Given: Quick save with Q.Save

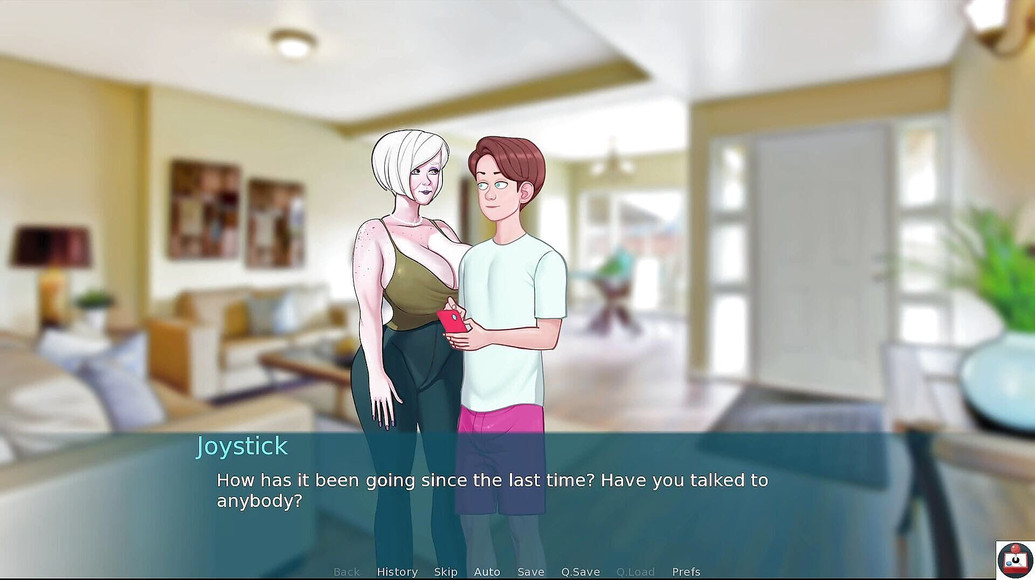Looking at the screenshot, I should [580, 572].
